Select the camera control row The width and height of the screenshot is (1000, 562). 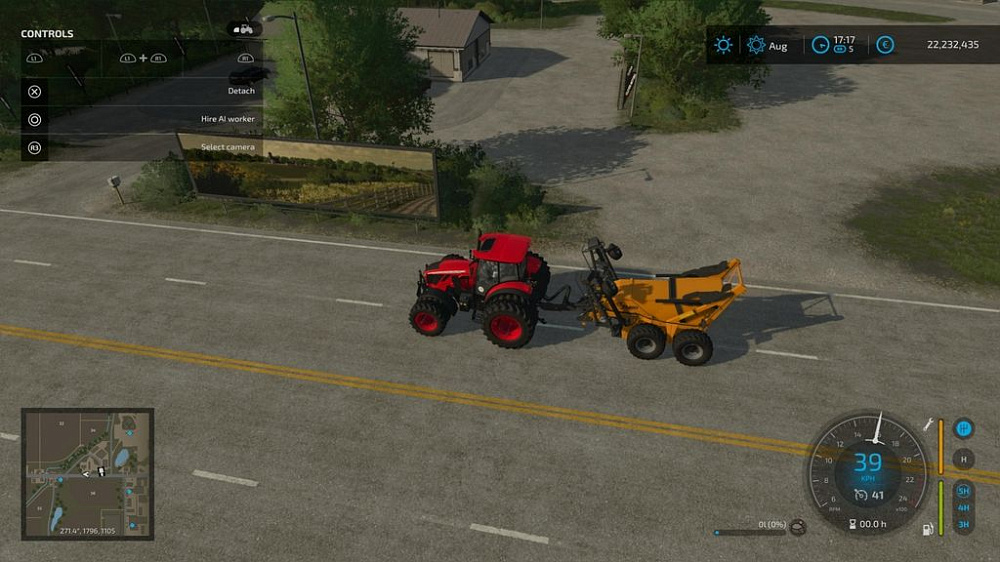pos(141,147)
